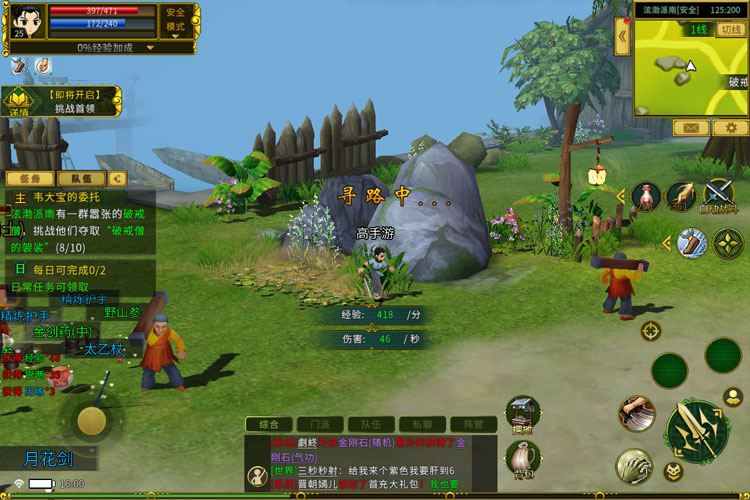
Task: Toggle the 安全模式 combat mode dropdown
Action: coord(175,20)
